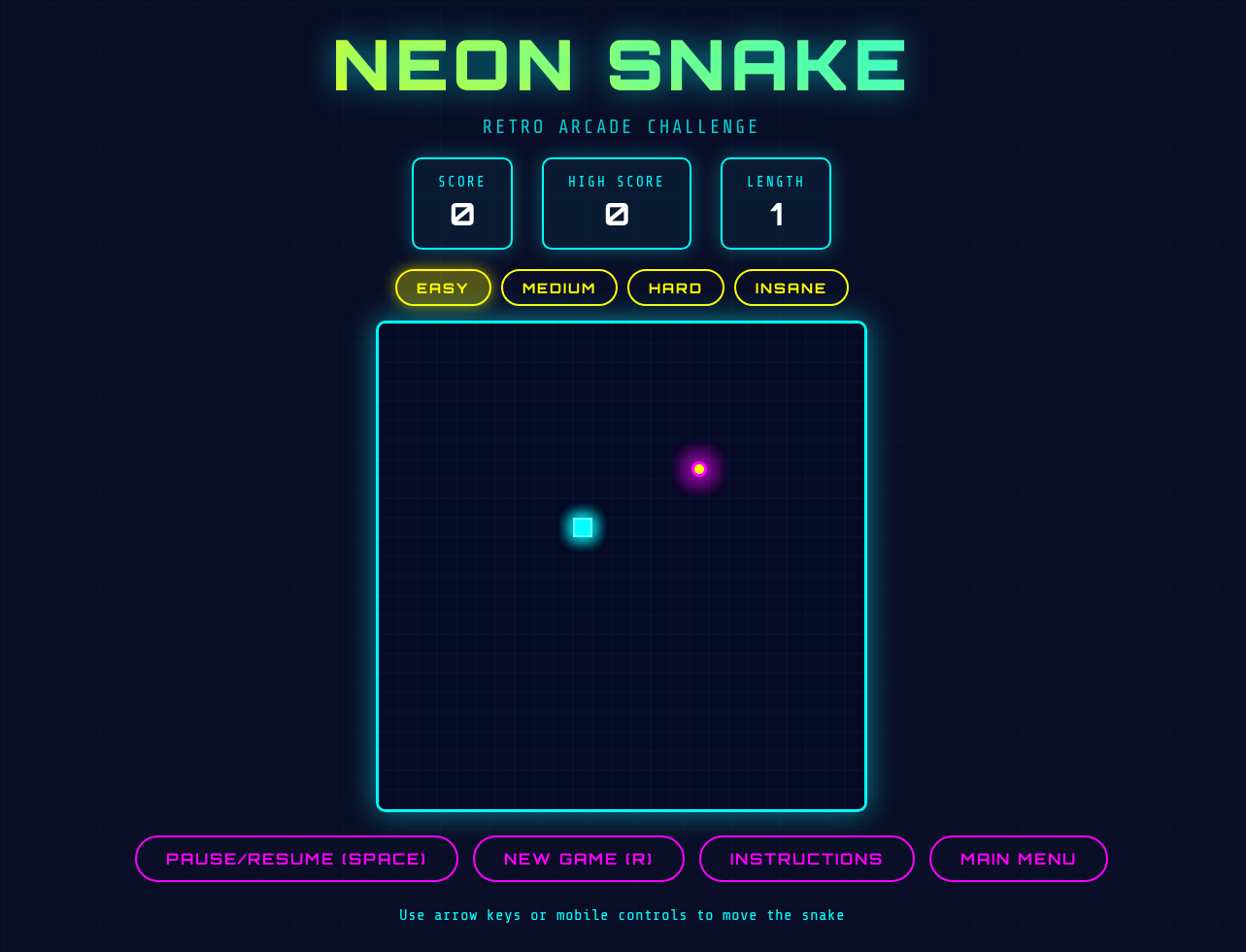Click the HIGH SCORE display box
This screenshot has height=952, width=1246.
pos(616,203)
